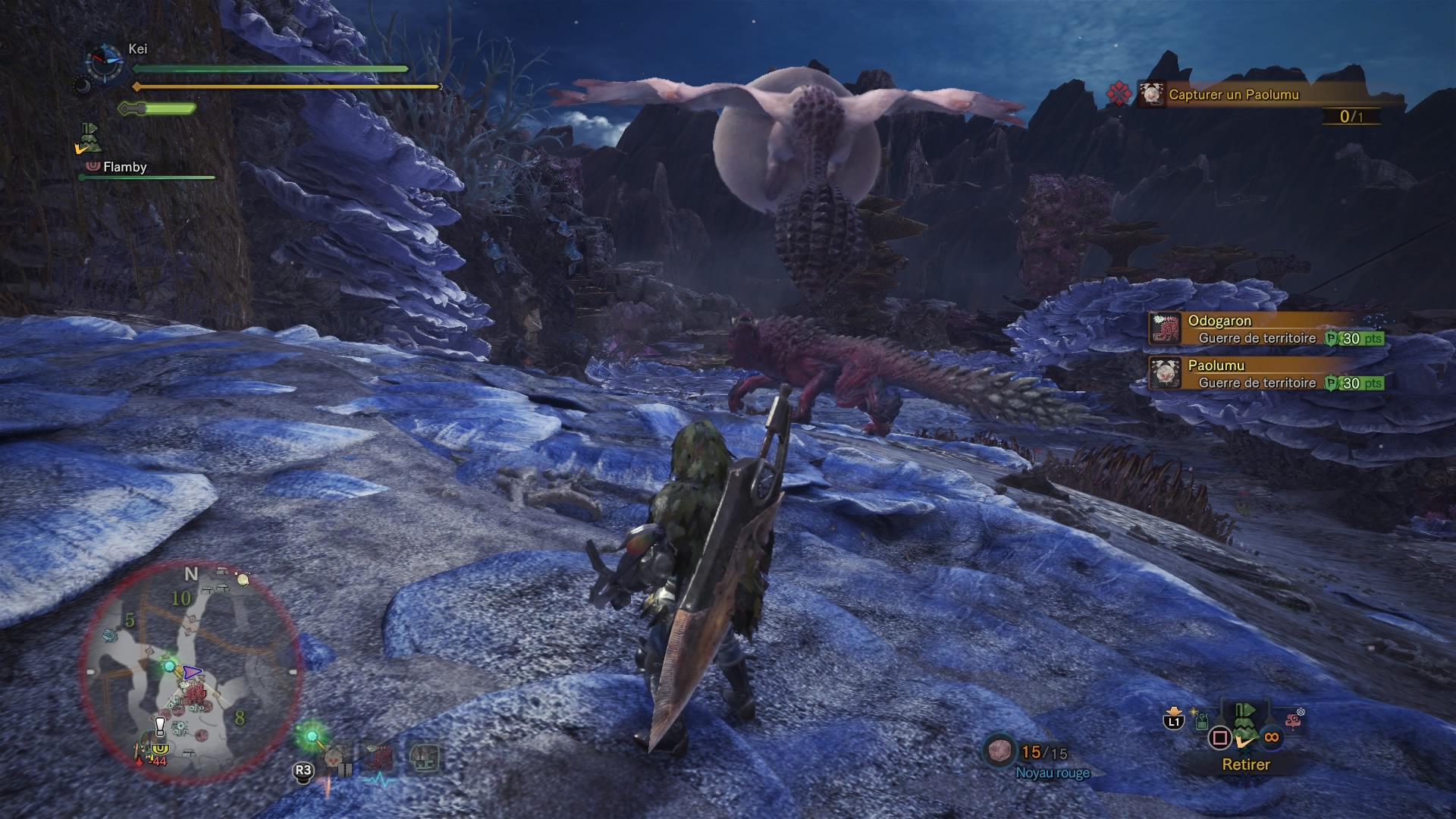Click the white exclamation marker on the minimap
Image resolution: width=1456 pixels, height=819 pixels.
pyautogui.click(x=160, y=726)
